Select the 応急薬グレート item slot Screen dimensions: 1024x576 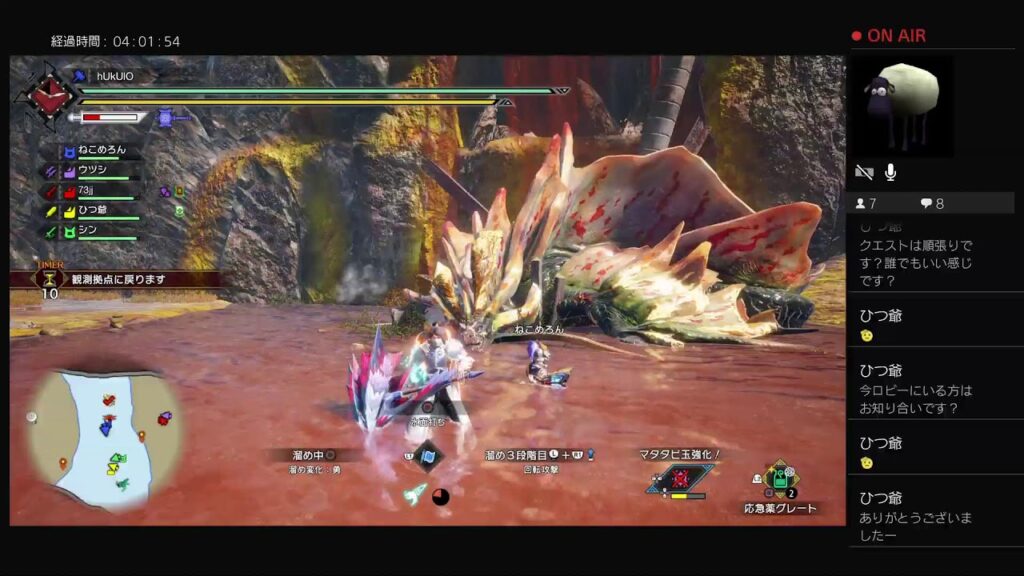(778, 482)
